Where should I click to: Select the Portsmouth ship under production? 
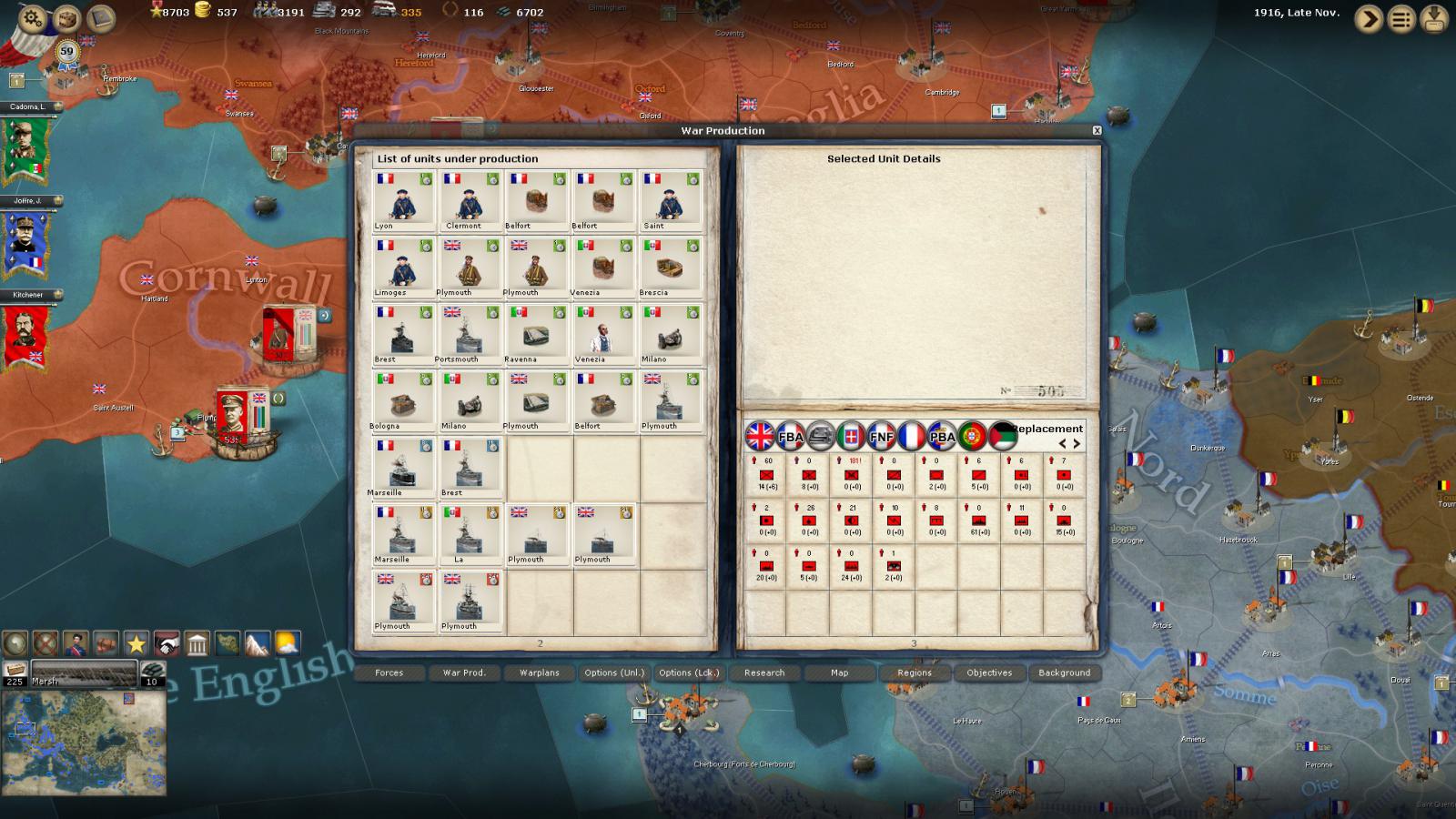(x=470, y=334)
